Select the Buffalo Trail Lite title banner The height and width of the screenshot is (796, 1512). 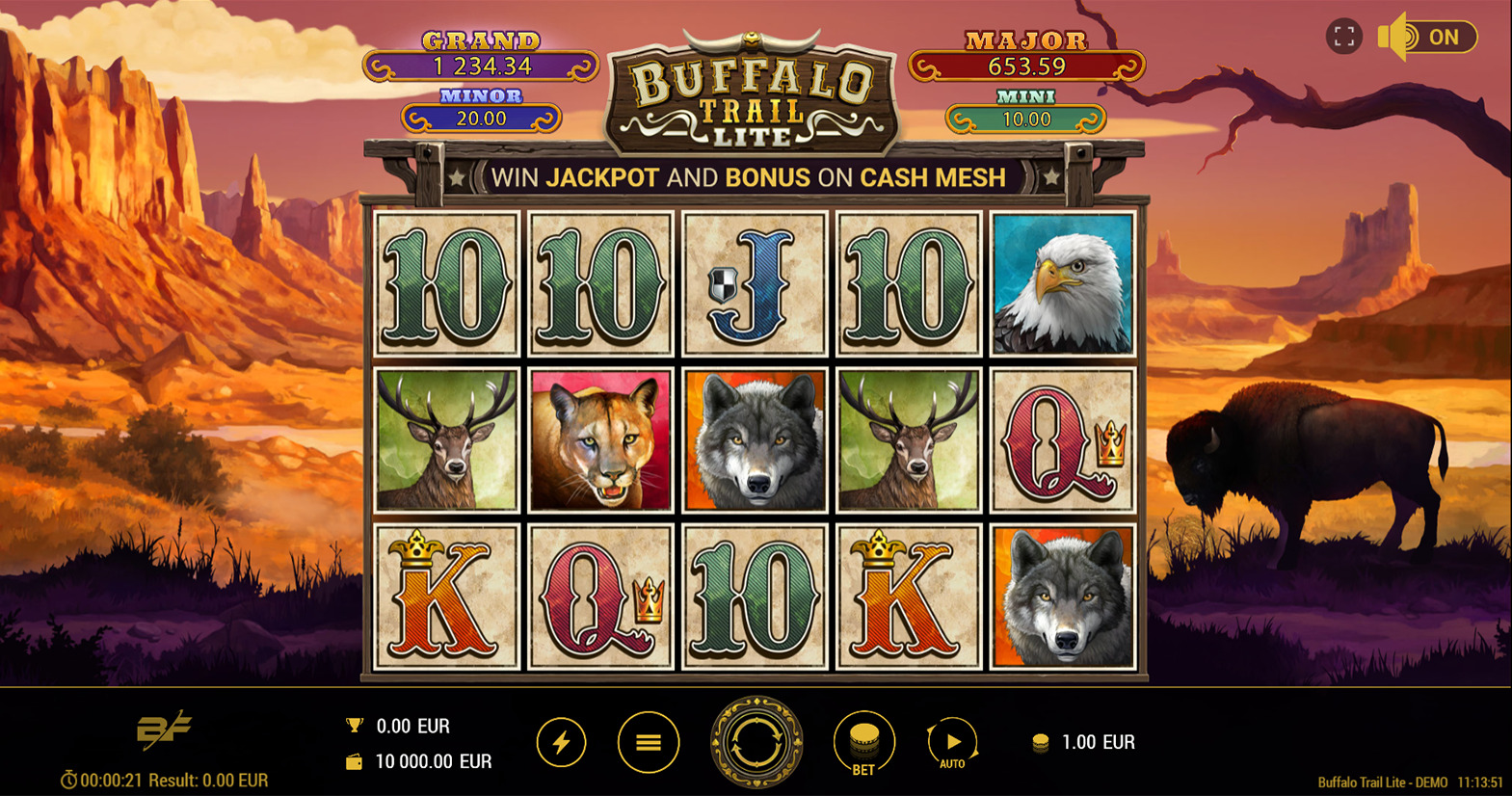[x=754, y=87]
